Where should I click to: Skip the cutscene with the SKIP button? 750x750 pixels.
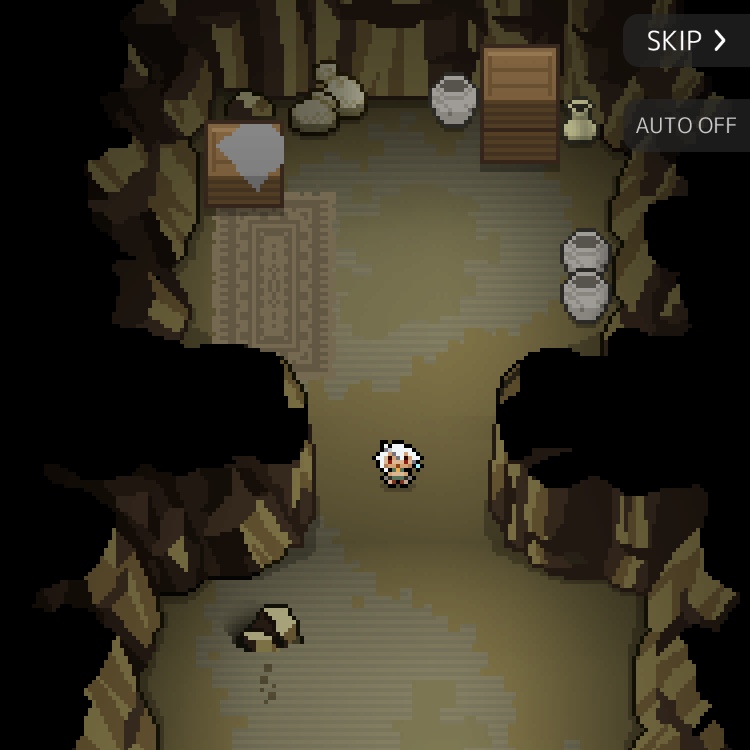686,41
